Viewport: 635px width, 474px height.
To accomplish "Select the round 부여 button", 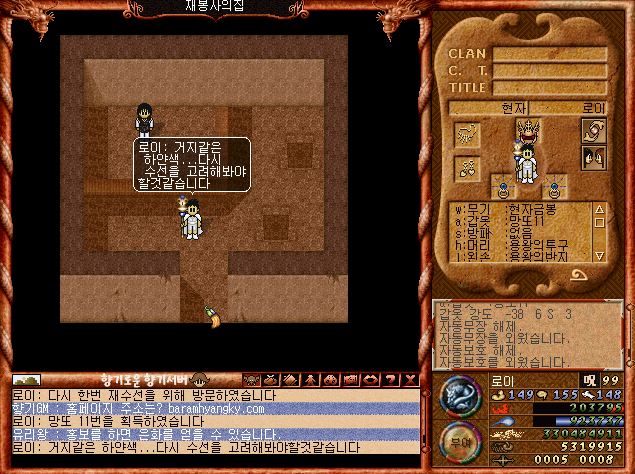I will pos(461,443).
